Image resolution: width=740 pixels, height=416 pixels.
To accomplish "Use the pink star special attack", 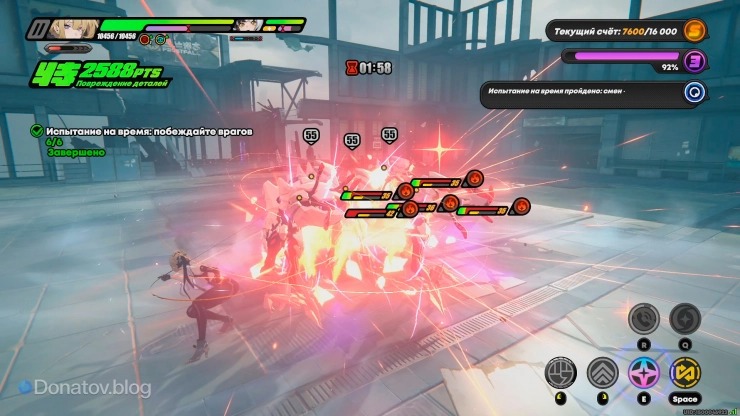I will point(643,373).
